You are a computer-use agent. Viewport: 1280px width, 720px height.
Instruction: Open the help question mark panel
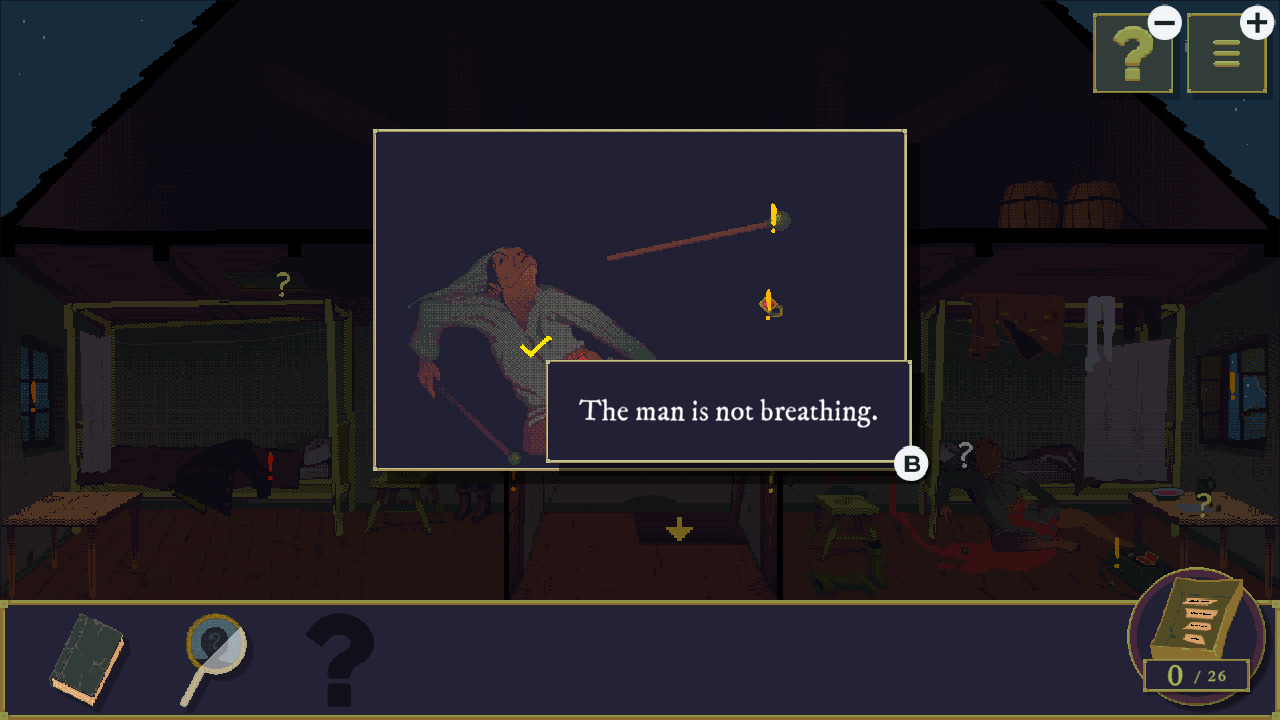(1132, 52)
